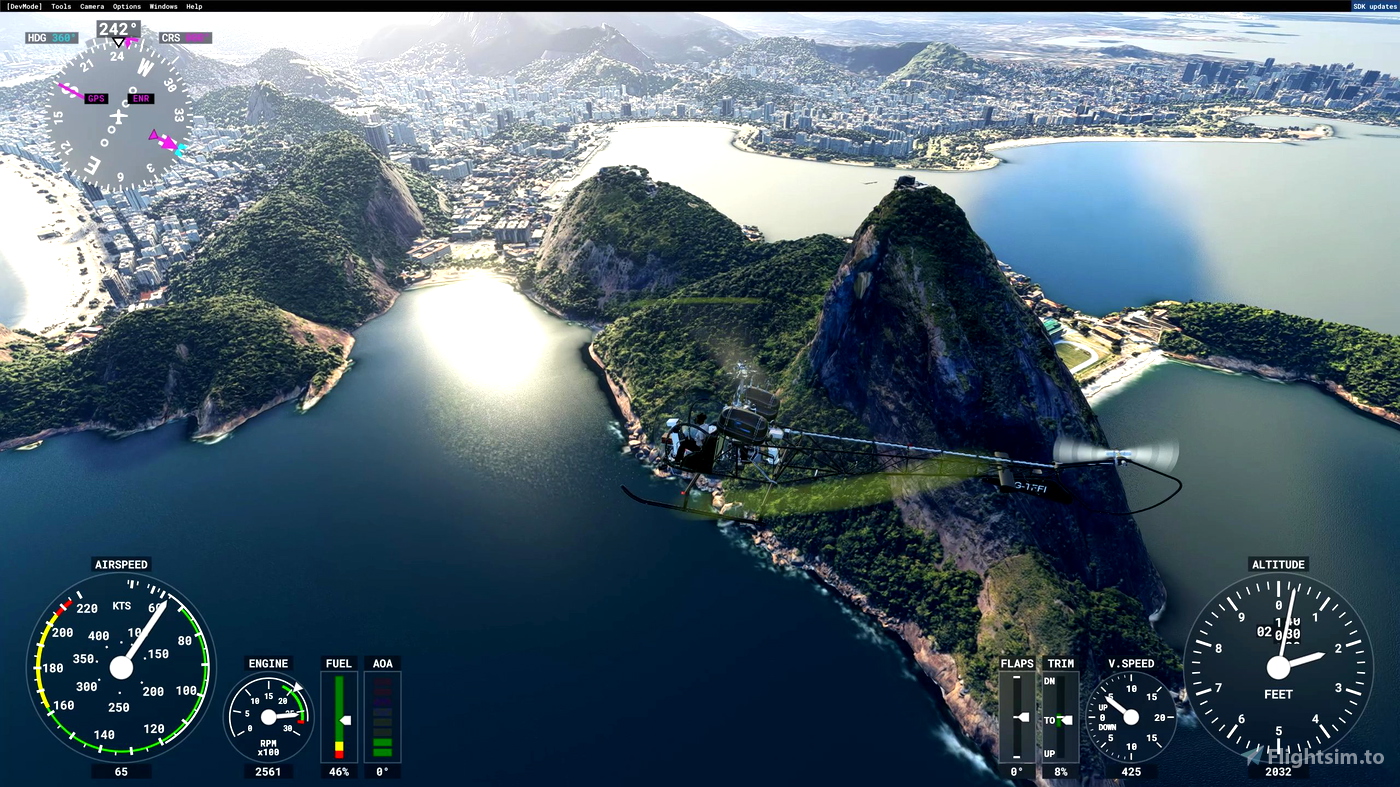Click the ALTITUDE gauge instrument
Image resolution: width=1400 pixels, height=787 pixels.
point(1278,665)
